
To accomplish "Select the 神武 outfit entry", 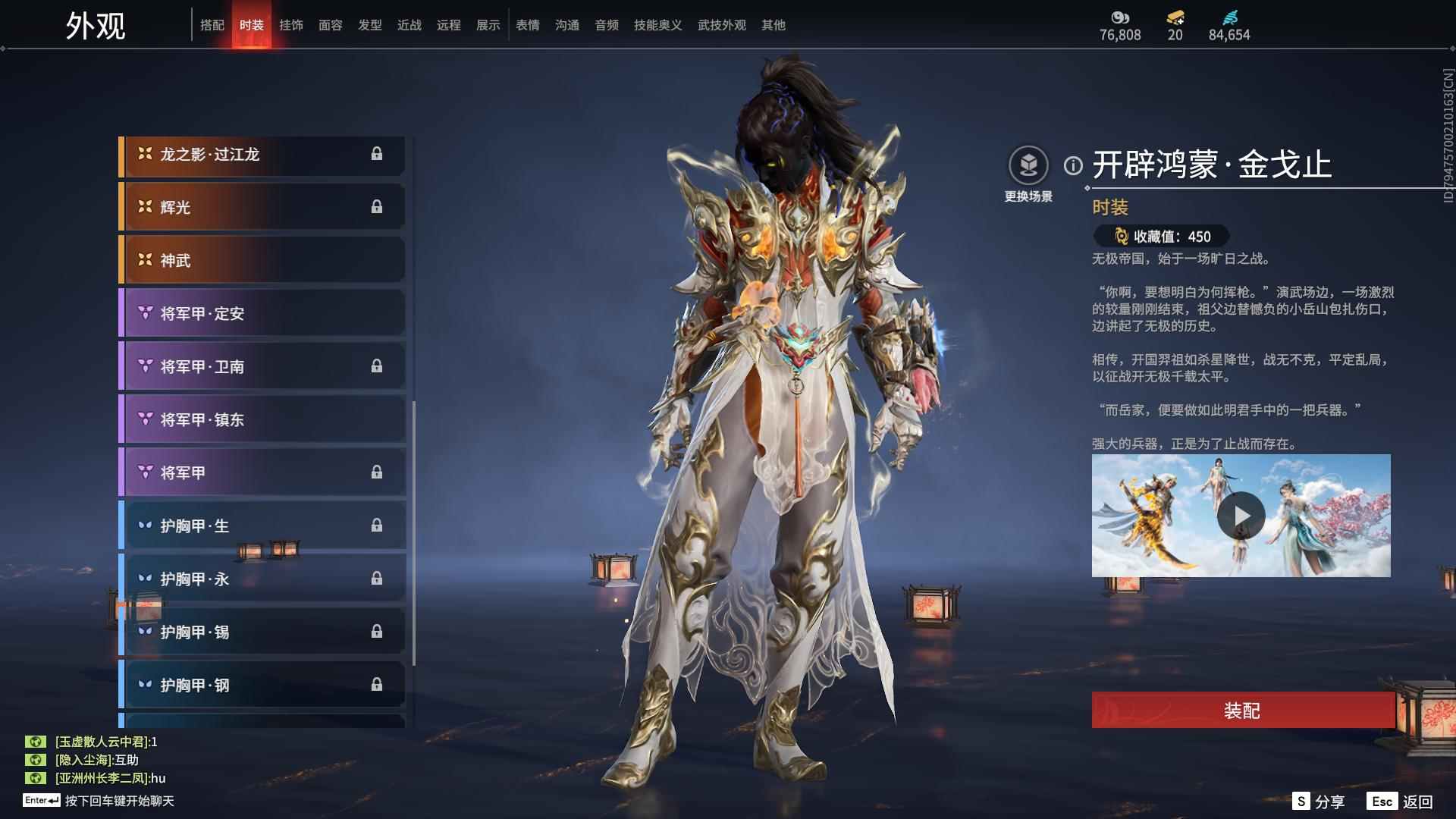I will pyautogui.click(x=262, y=259).
